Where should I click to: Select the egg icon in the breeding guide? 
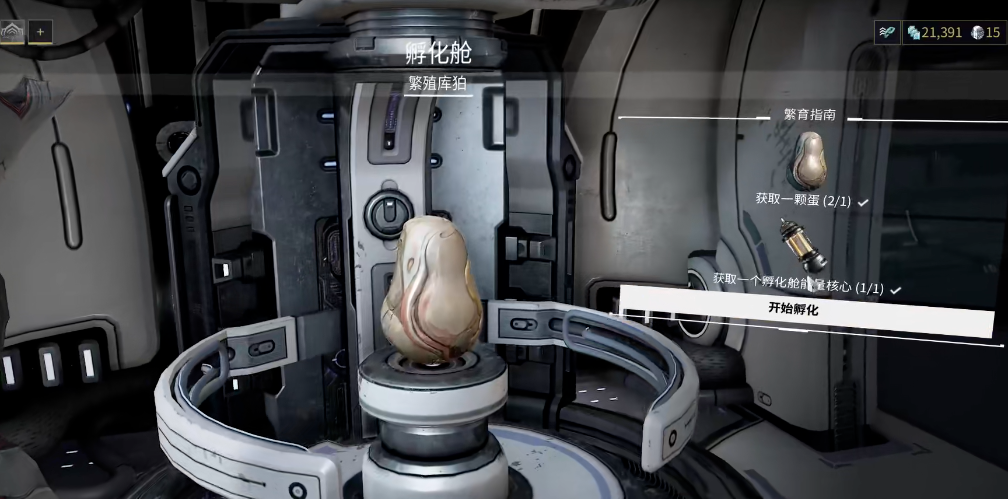coord(810,159)
